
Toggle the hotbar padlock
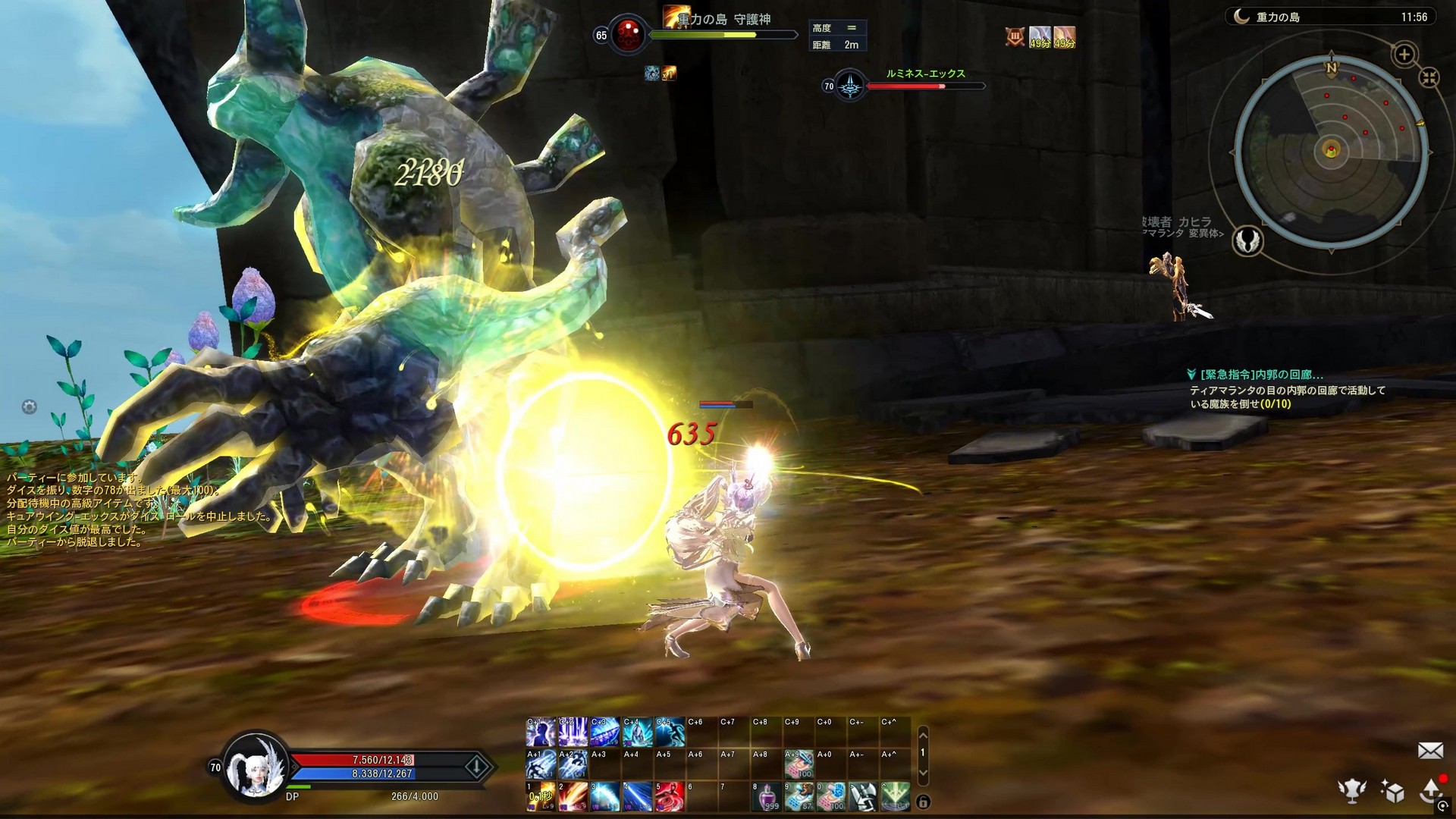(923, 802)
